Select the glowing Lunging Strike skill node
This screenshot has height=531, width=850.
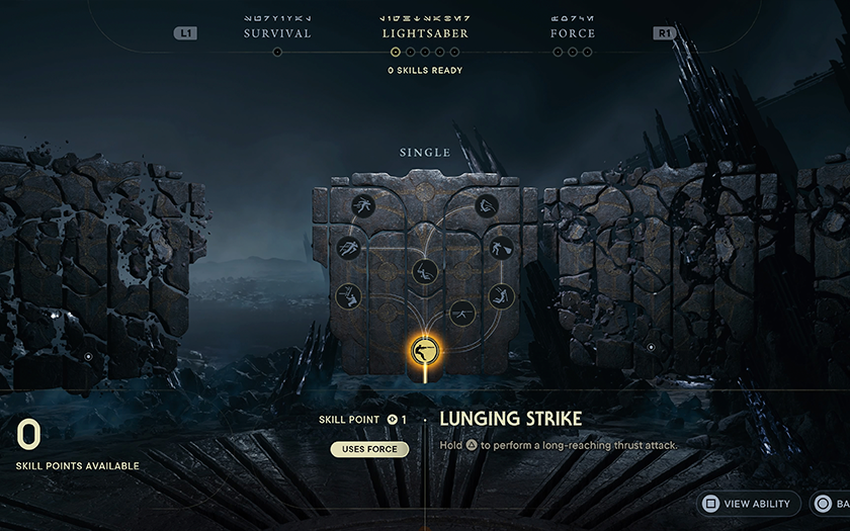tap(425, 351)
